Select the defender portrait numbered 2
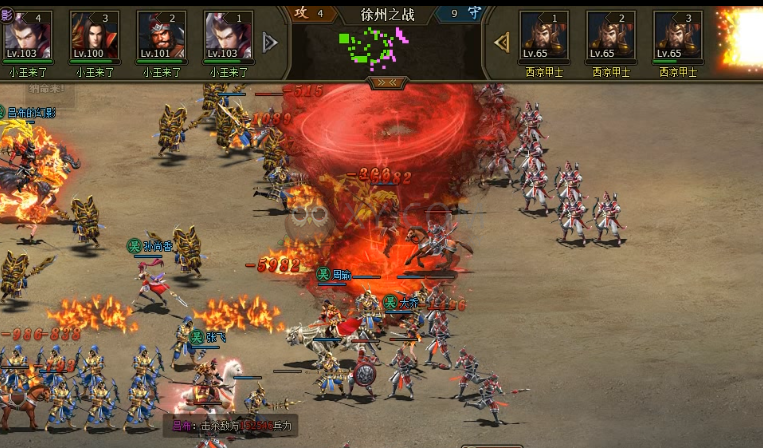 click(x=611, y=37)
